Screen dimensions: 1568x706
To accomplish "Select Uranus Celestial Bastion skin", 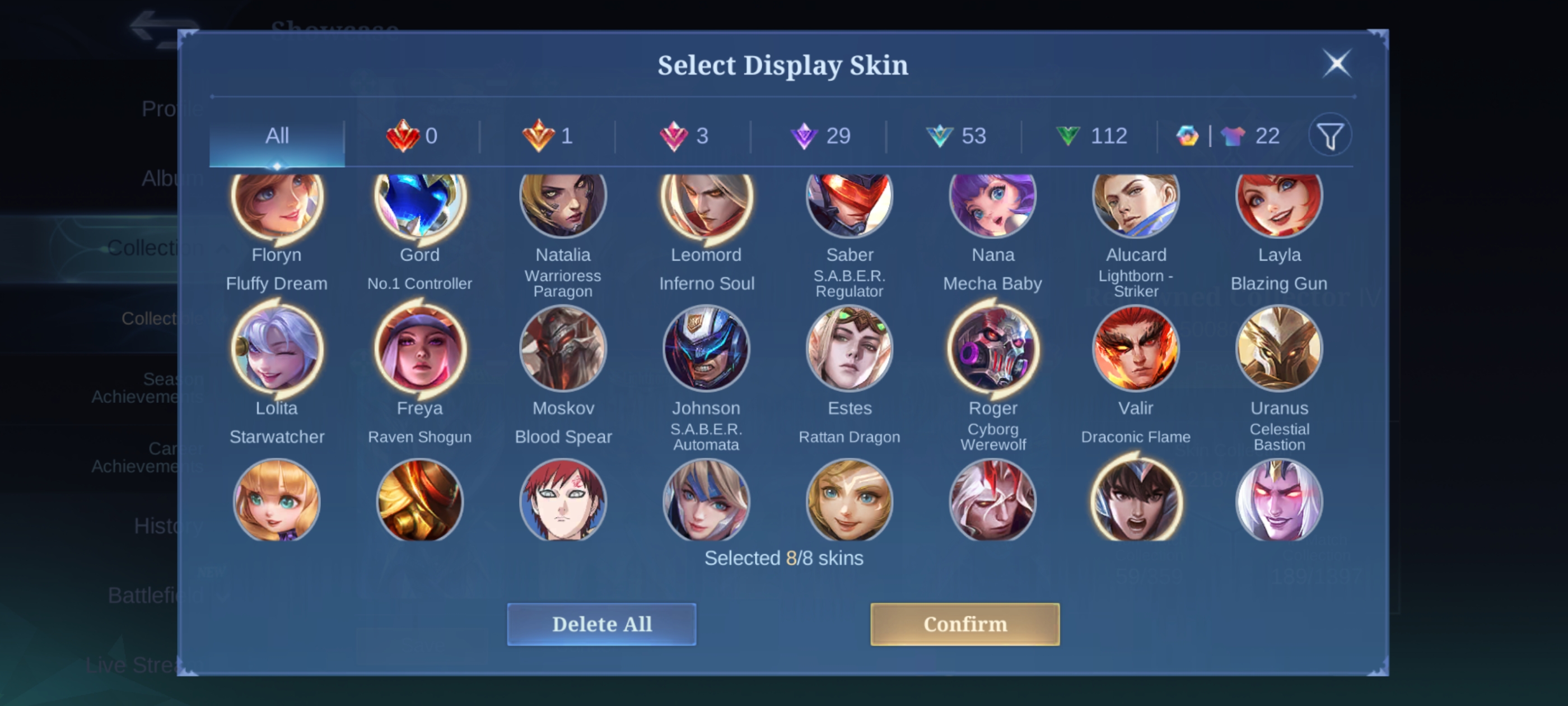I will click(x=1279, y=349).
